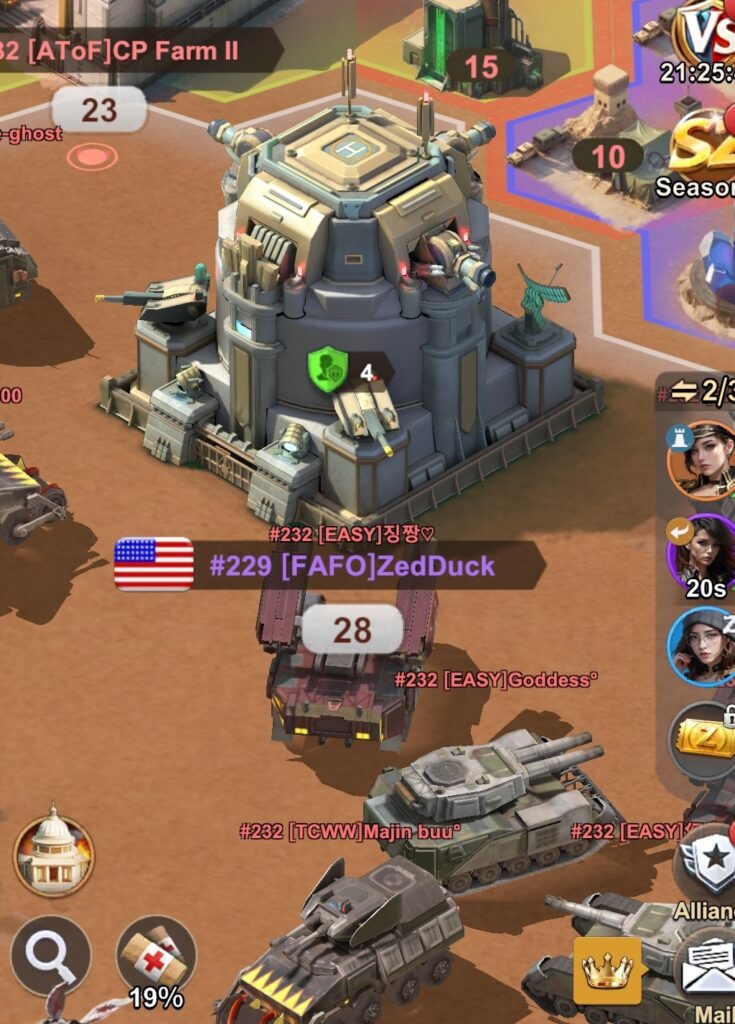Image resolution: width=735 pixels, height=1024 pixels.
Task: Select the locked gold Z ticket slot
Action: 705,741
